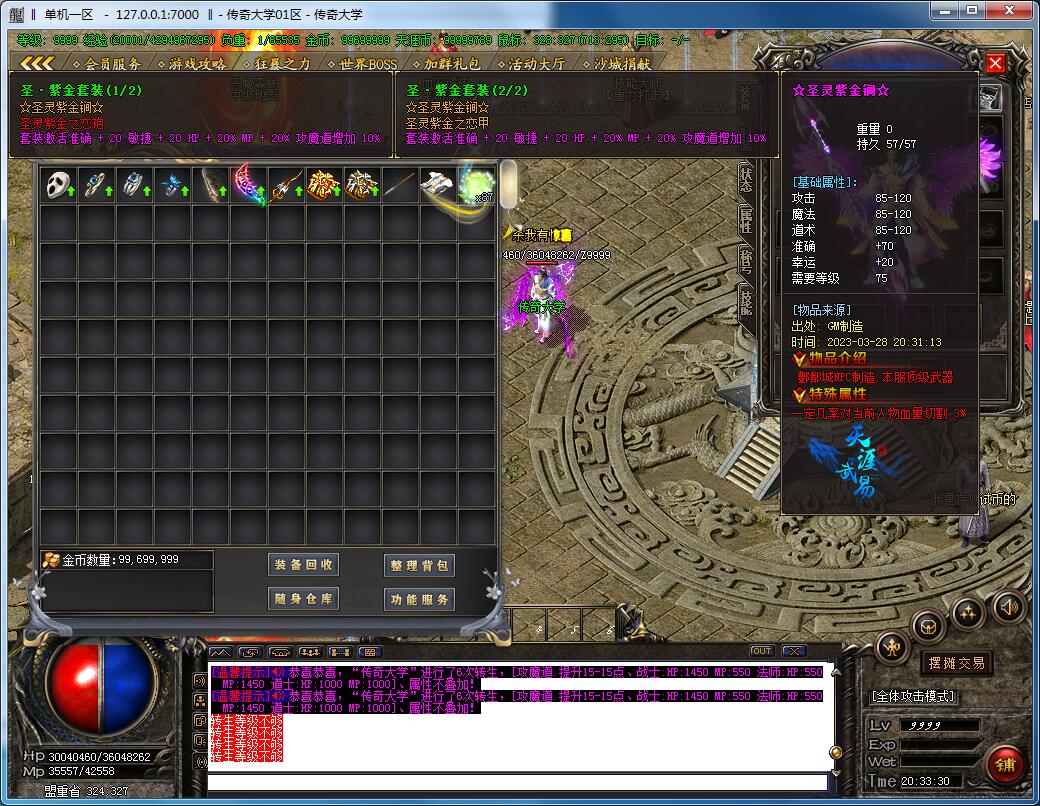
Task: Click the 装备回收 button
Action: 305,565
